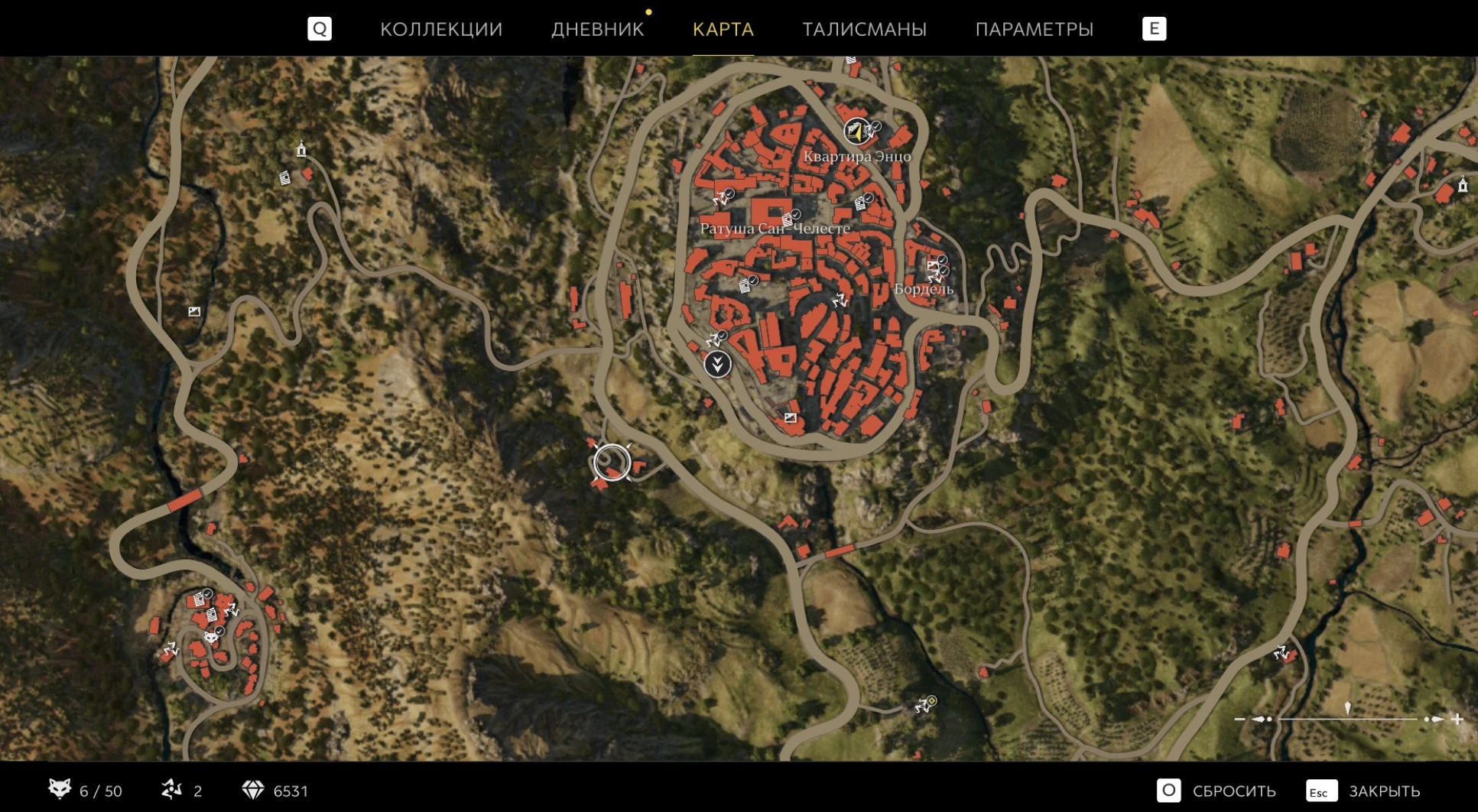
Task: Open the Дневник tab
Action: (x=597, y=29)
